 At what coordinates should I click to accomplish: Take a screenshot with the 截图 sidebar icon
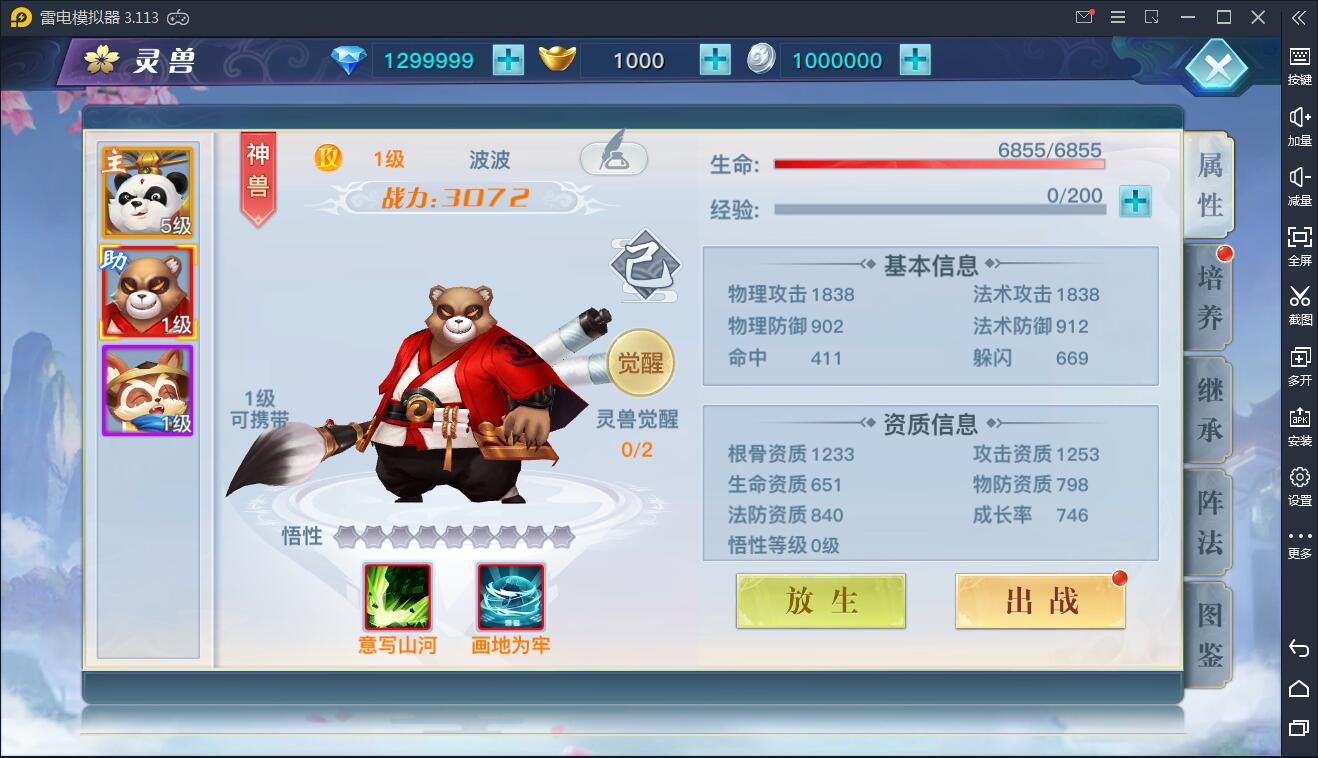[x=1299, y=300]
